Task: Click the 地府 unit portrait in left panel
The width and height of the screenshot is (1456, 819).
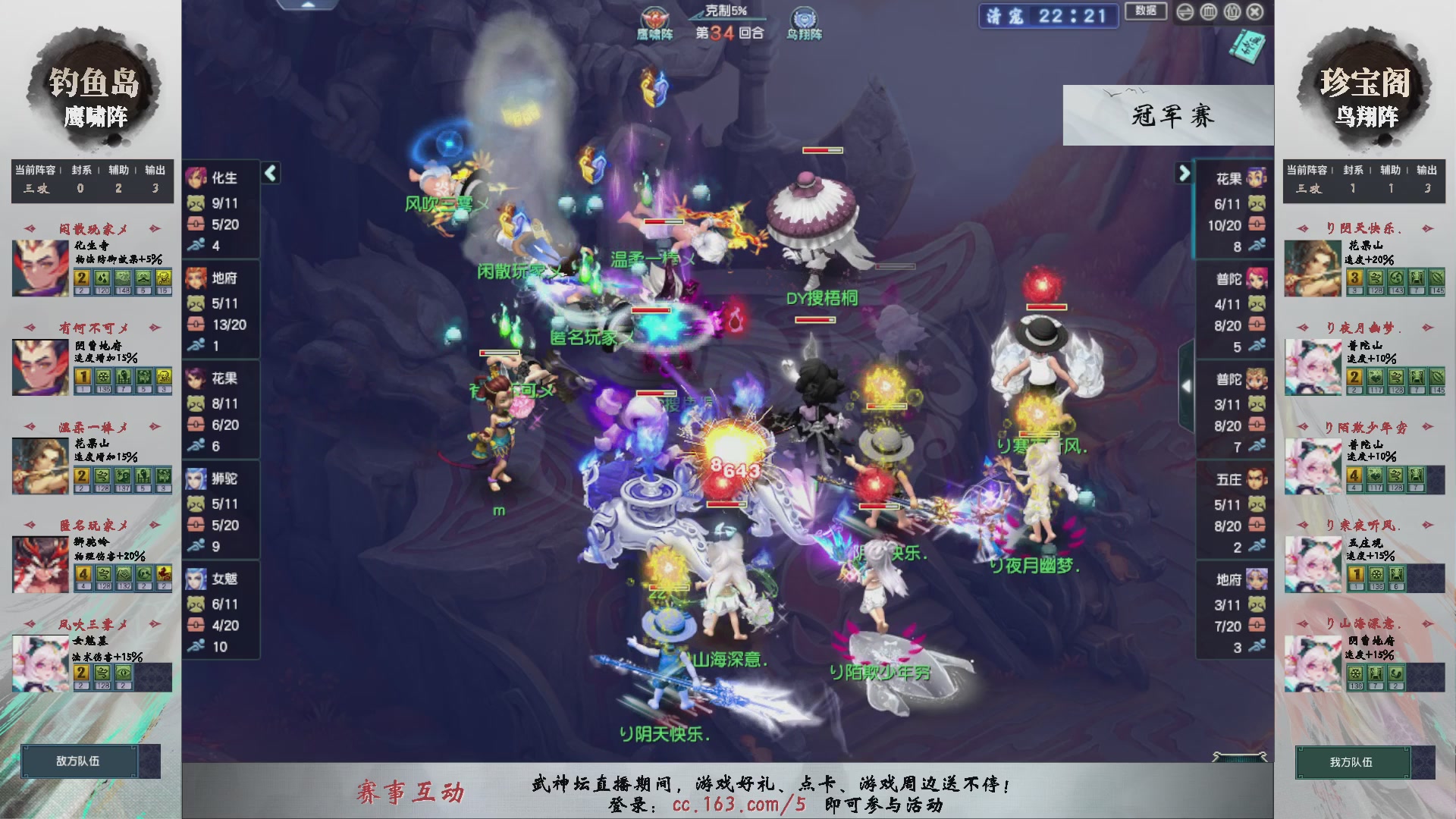Action: coord(197,279)
